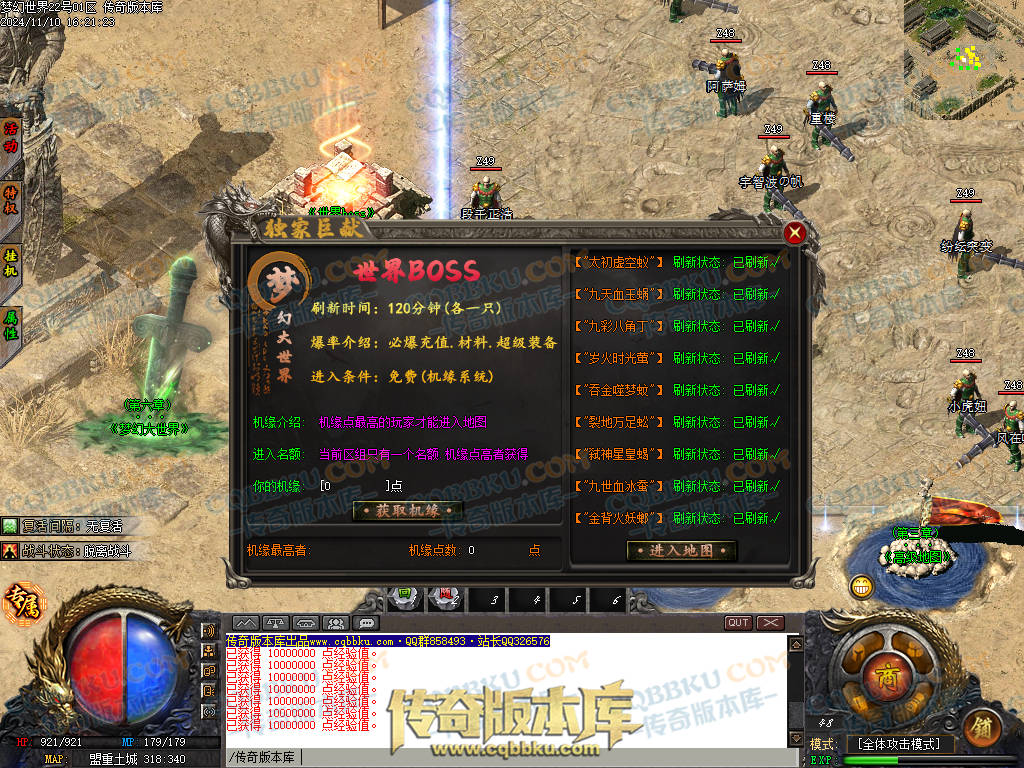Select the 岁火时光萤 boss row

point(620,358)
